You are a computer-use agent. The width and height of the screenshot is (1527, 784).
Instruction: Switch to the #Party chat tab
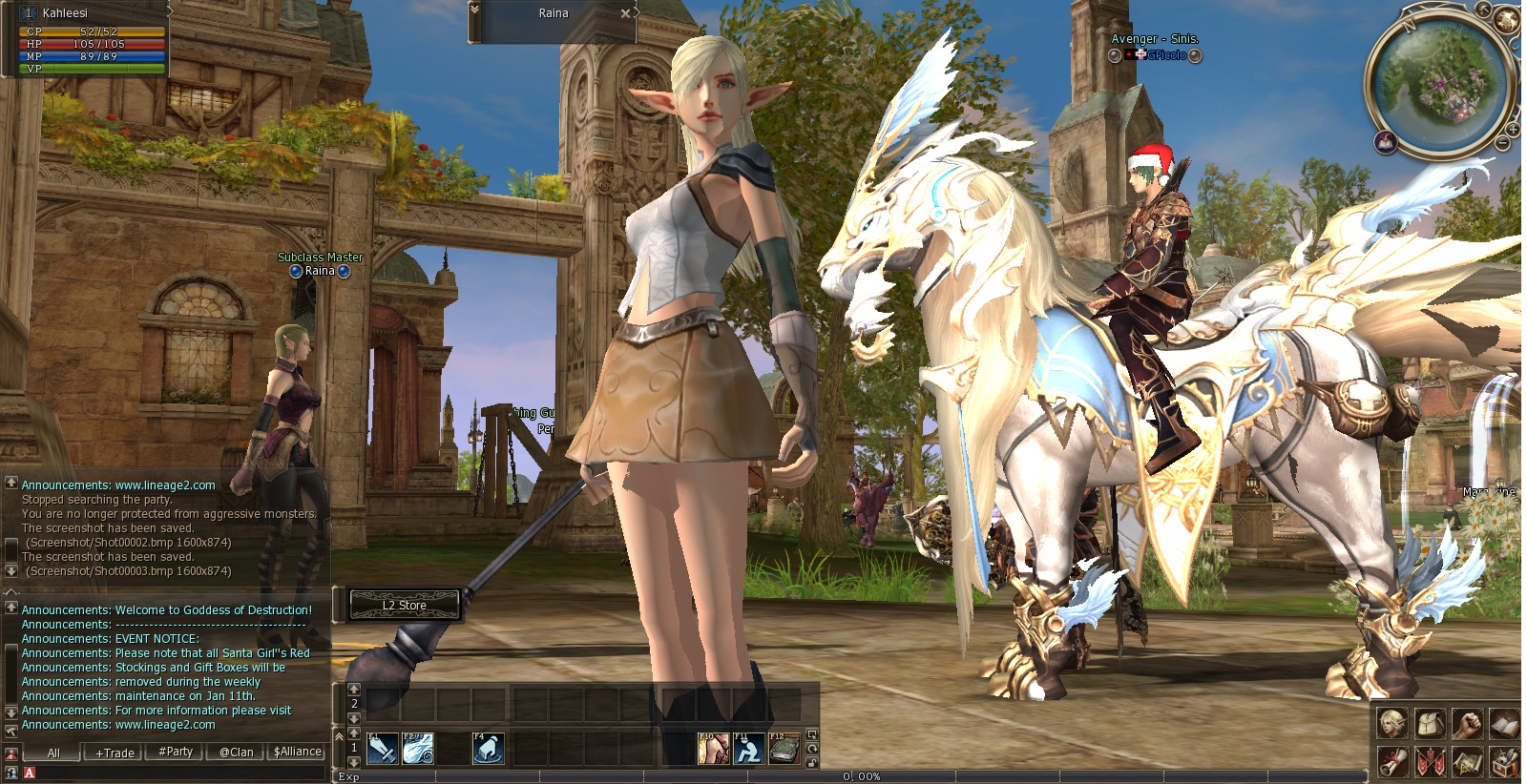[x=176, y=752]
